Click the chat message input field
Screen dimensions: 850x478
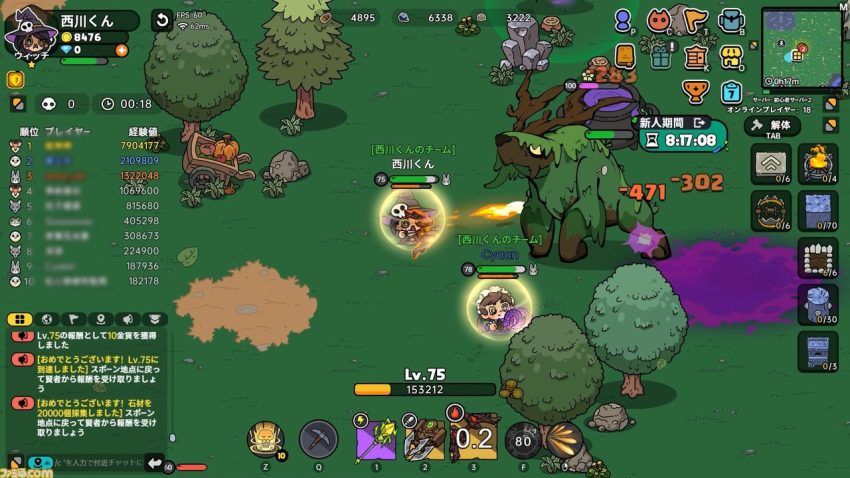[x=95, y=462]
